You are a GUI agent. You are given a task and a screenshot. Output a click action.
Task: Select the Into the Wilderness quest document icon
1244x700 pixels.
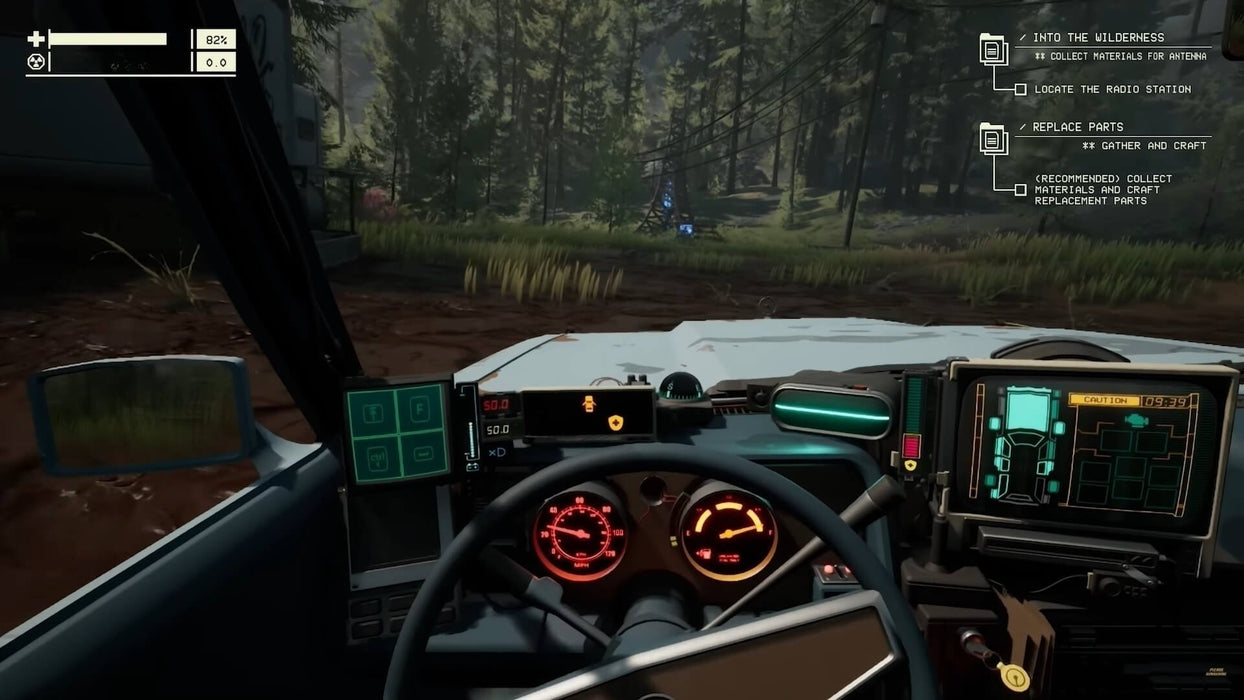pos(993,48)
